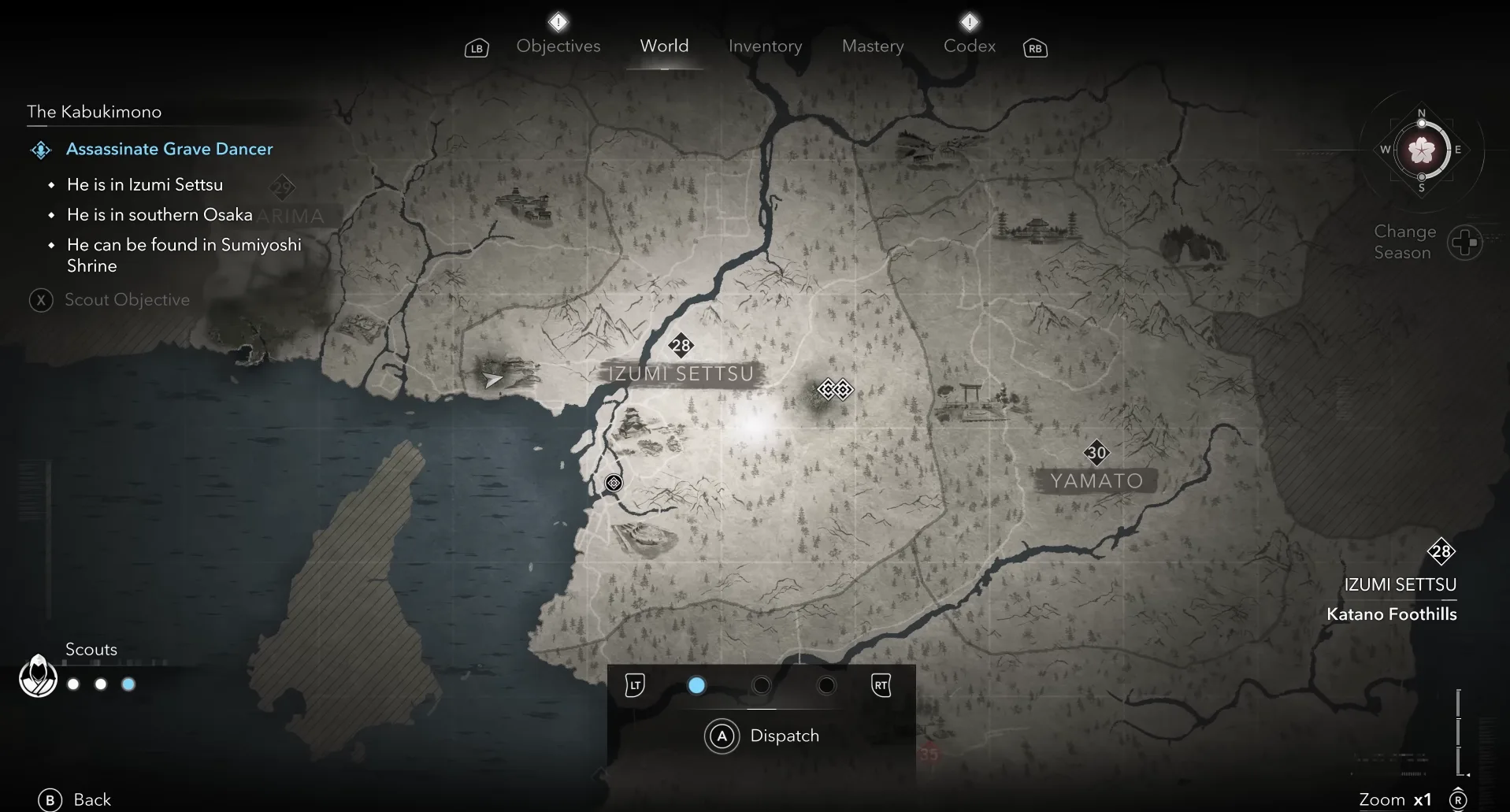Click Scout Objective option
The height and width of the screenshot is (812, 1510).
(126, 300)
